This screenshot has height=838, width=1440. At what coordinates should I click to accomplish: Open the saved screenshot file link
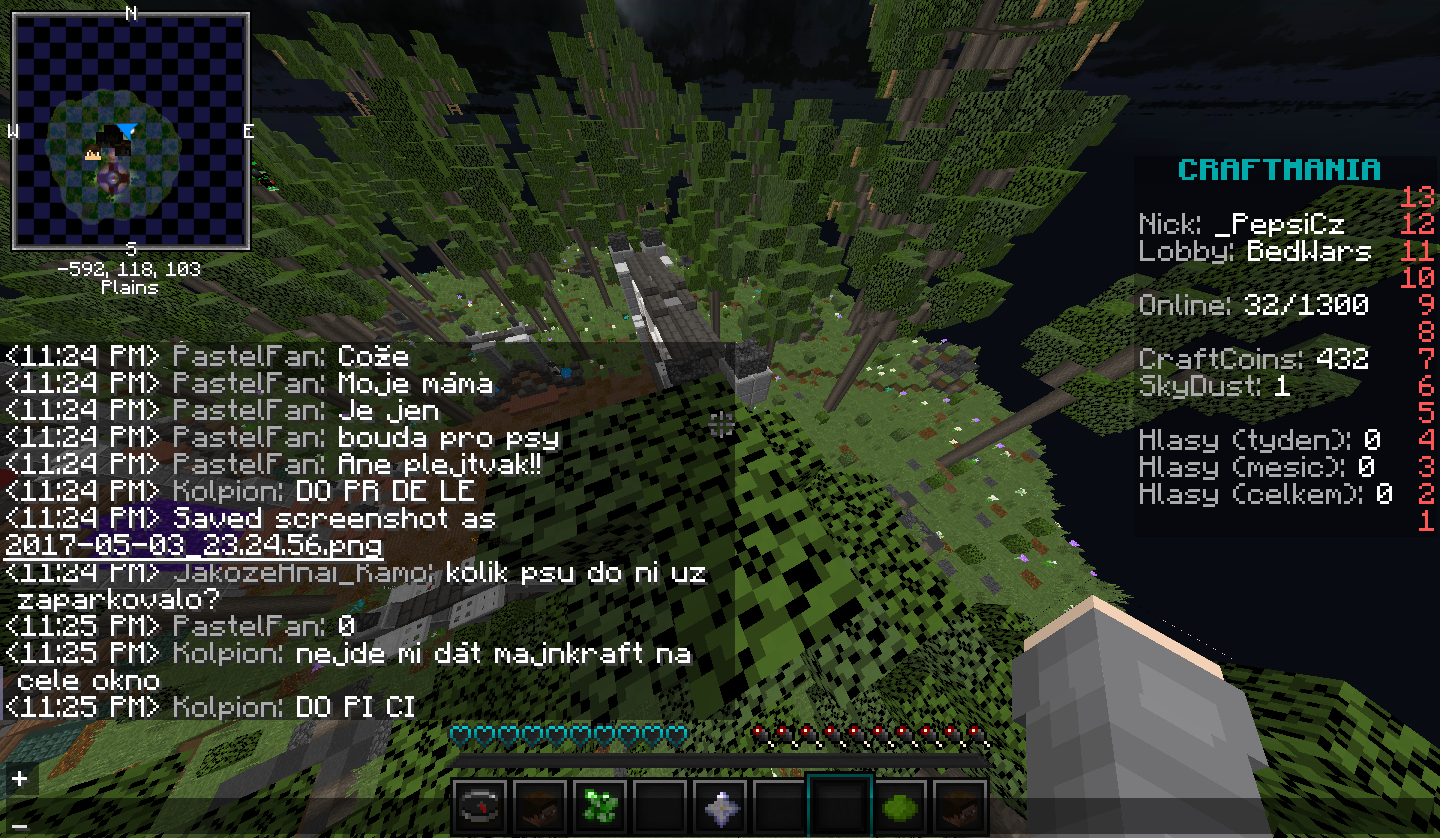[x=193, y=546]
